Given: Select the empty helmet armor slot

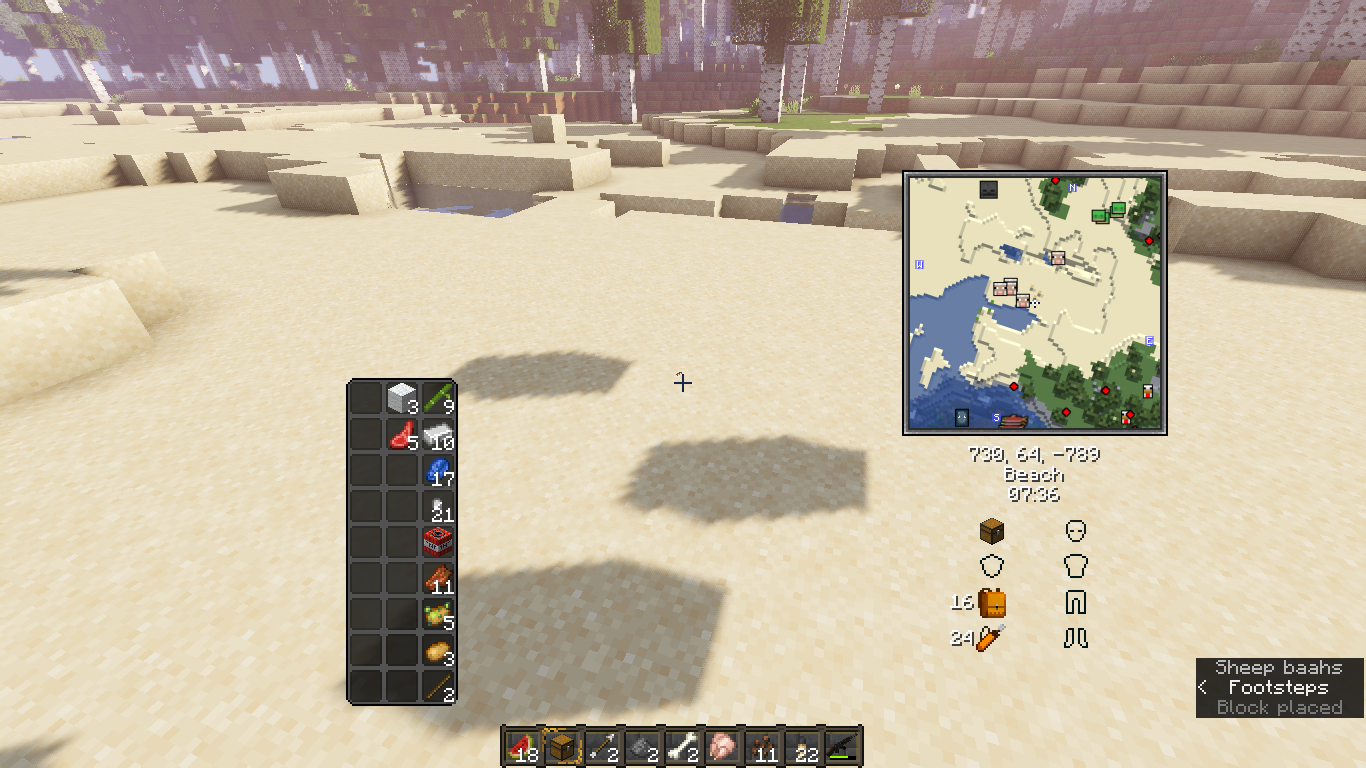Looking at the screenshot, I should [1076, 530].
